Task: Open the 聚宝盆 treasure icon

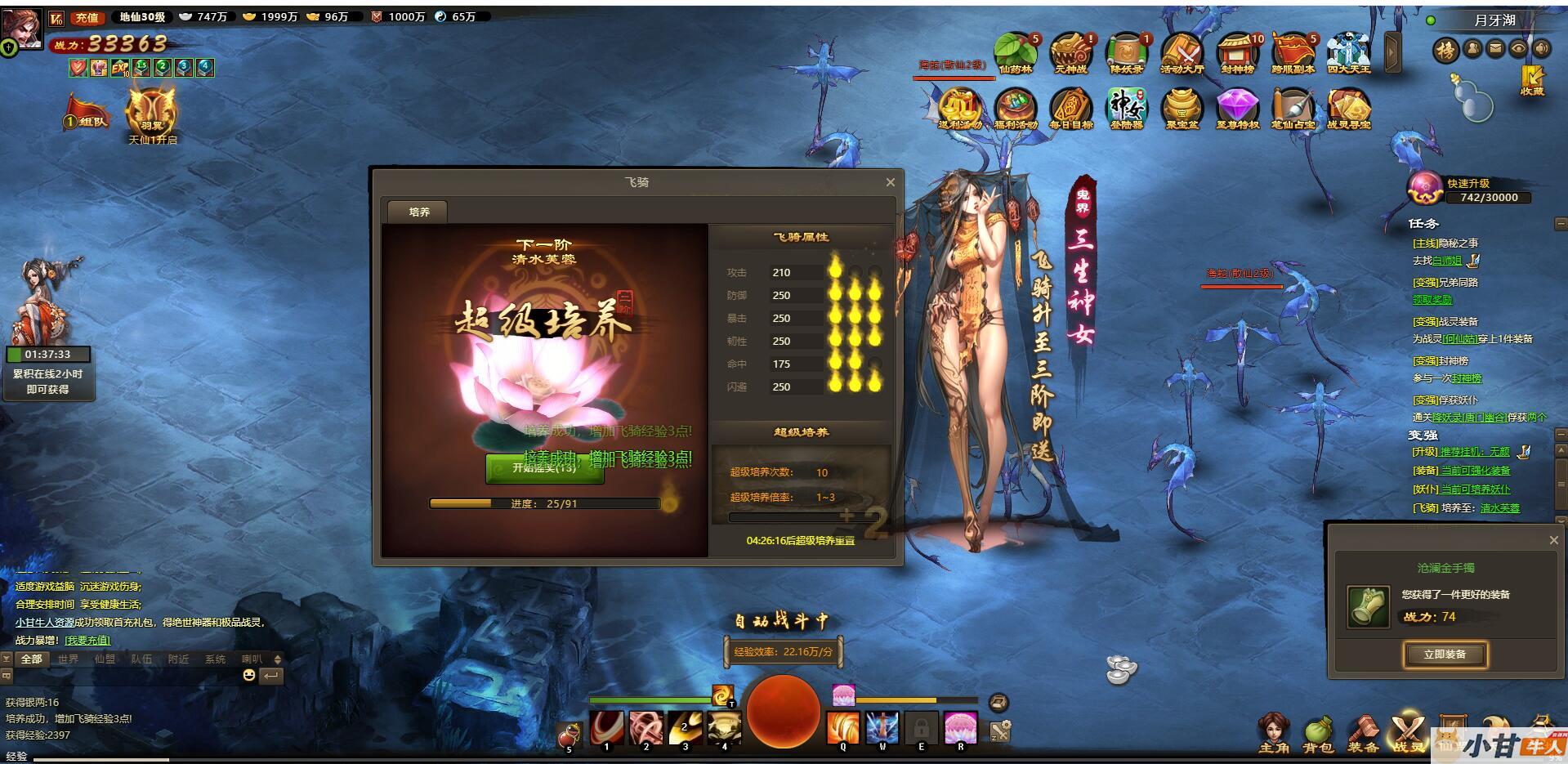Action: coord(1182,109)
